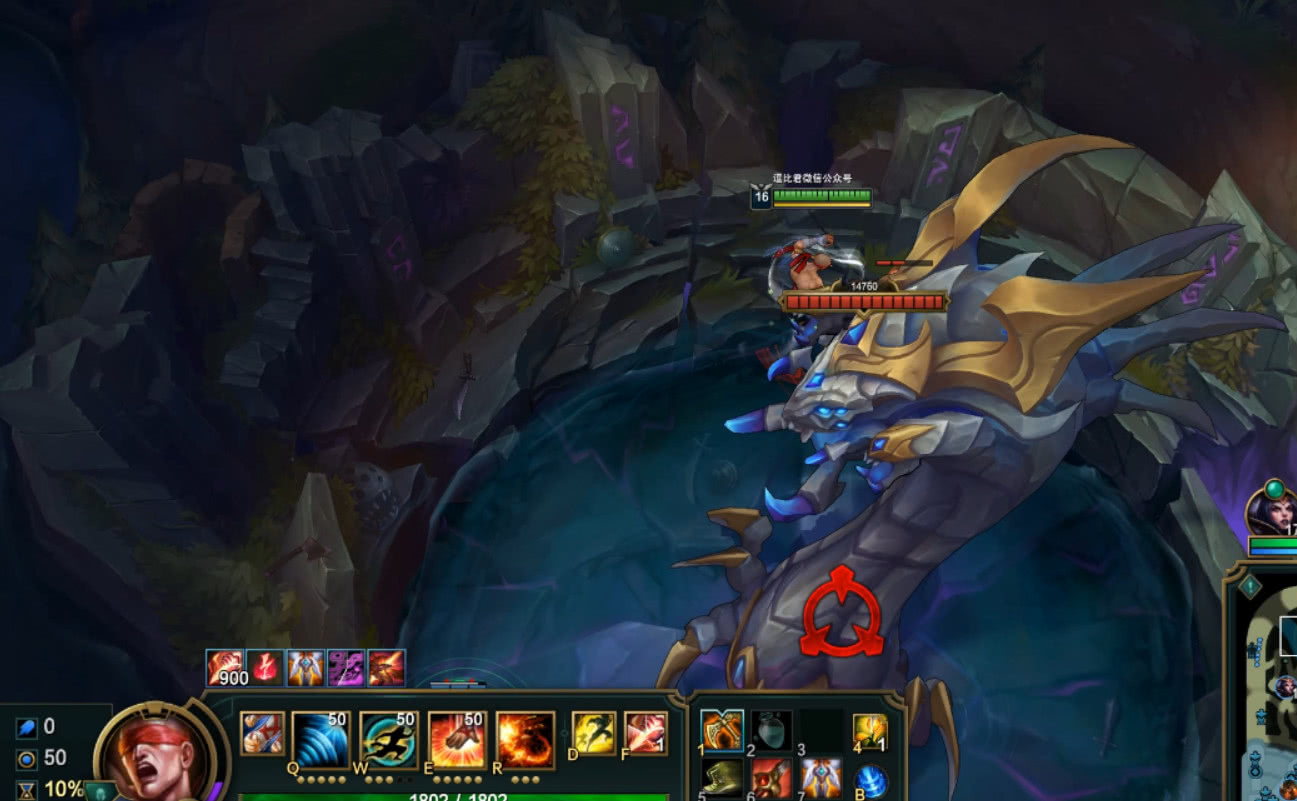The image size is (1297, 801).
Task: Use the Smite summoner spell
Action: click(645, 733)
